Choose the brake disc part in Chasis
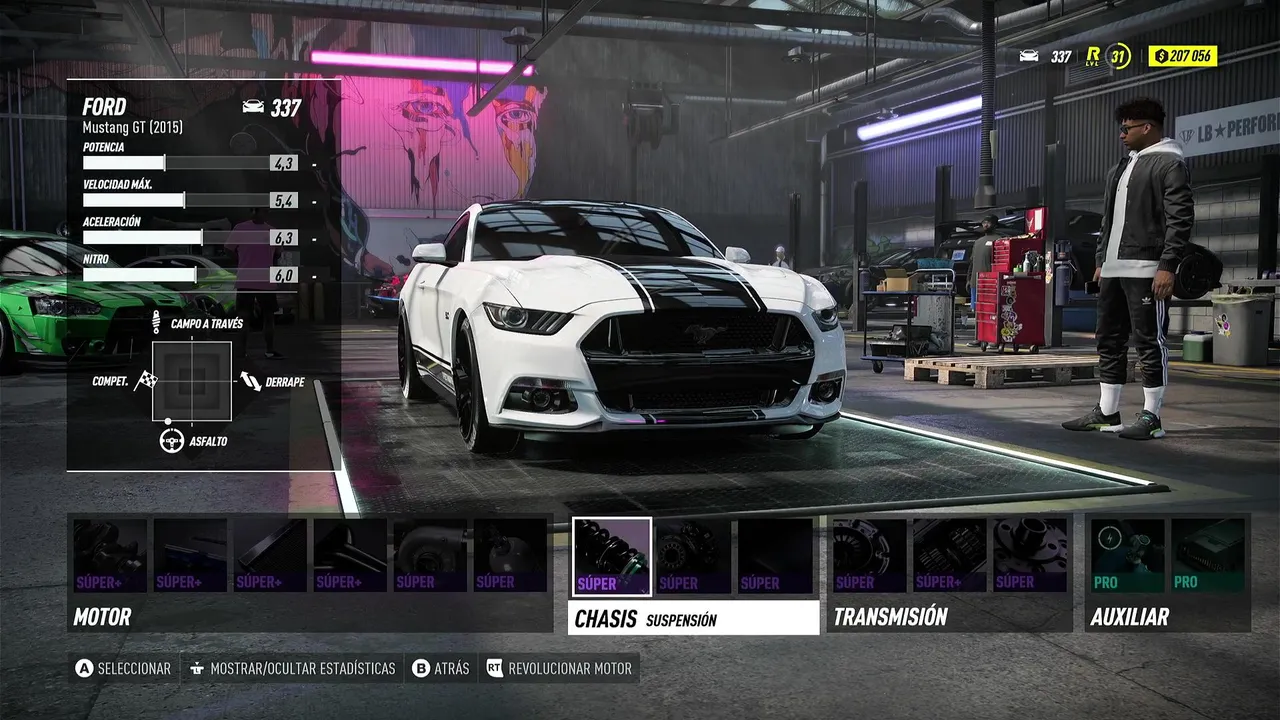The width and height of the screenshot is (1280, 720). pyautogui.click(x=692, y=557)
